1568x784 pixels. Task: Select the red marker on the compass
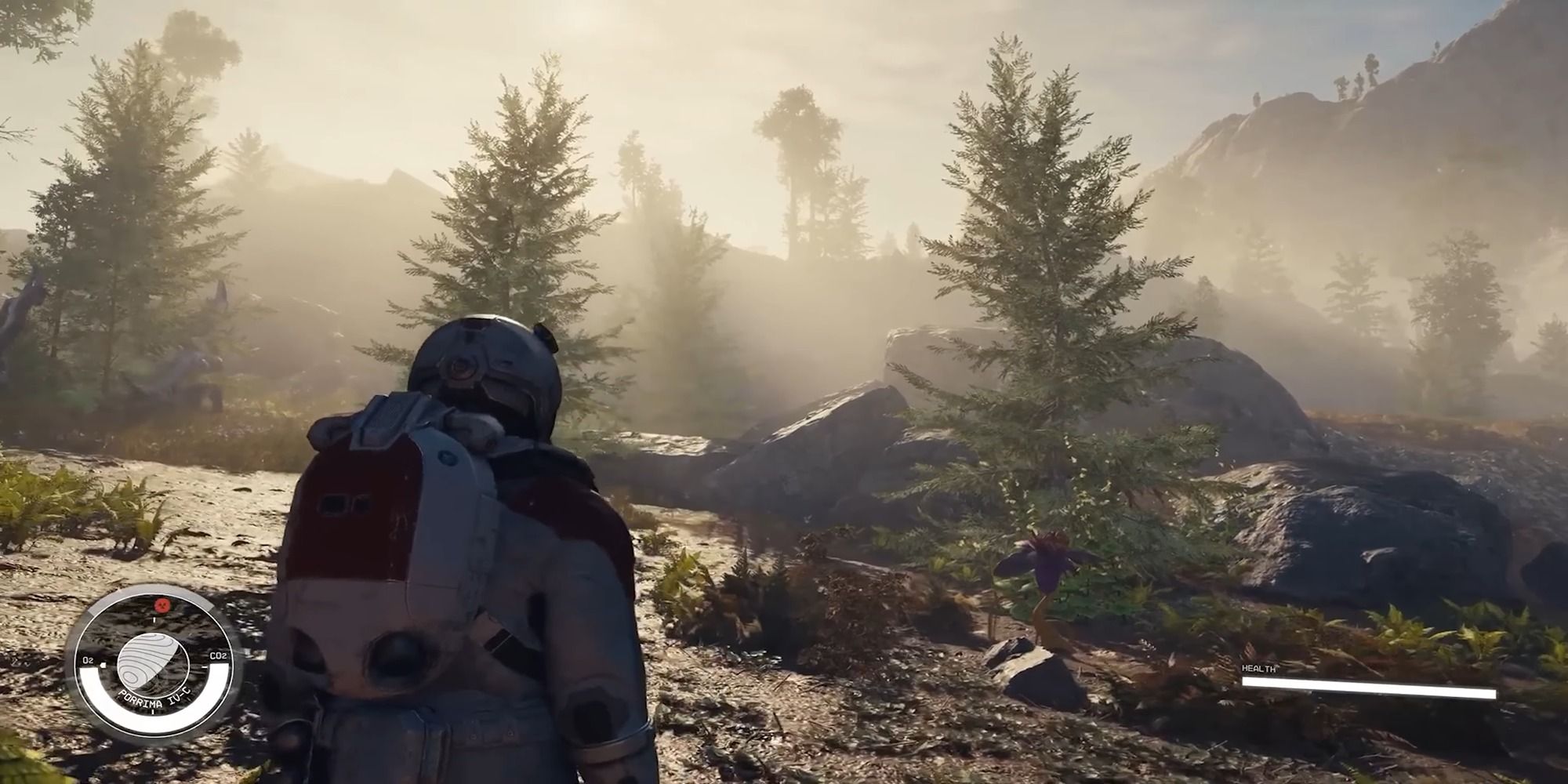(x=162, y=604)
